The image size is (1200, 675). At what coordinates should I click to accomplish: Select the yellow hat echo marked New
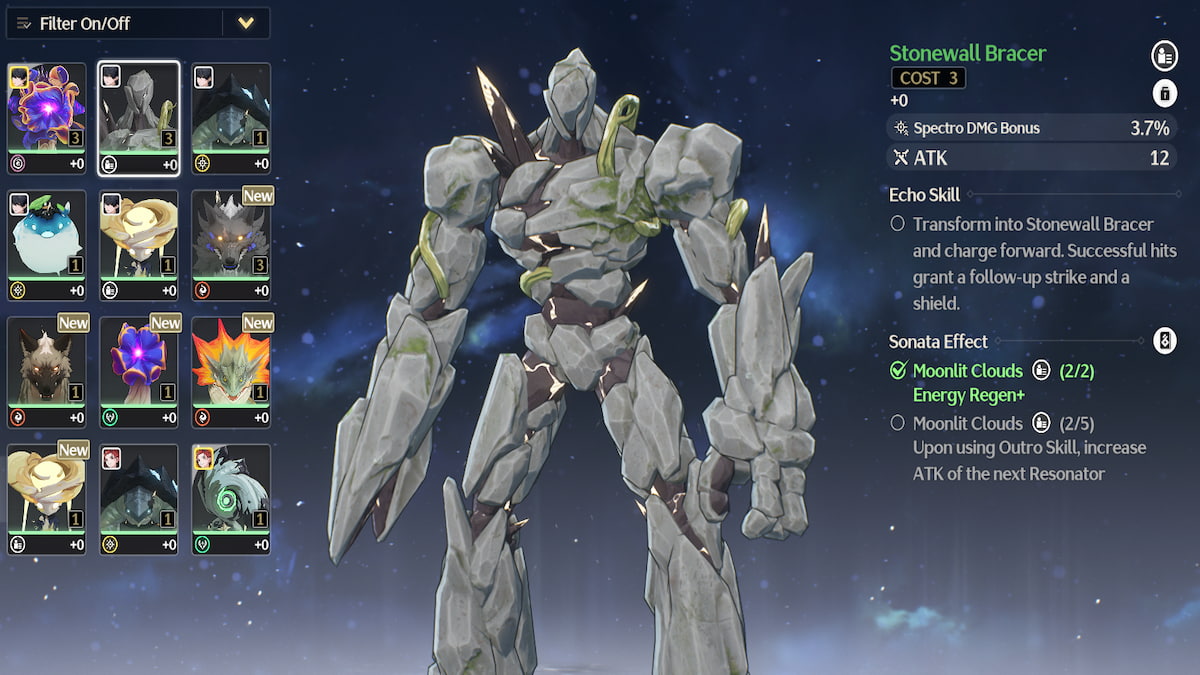coord(47,499)
